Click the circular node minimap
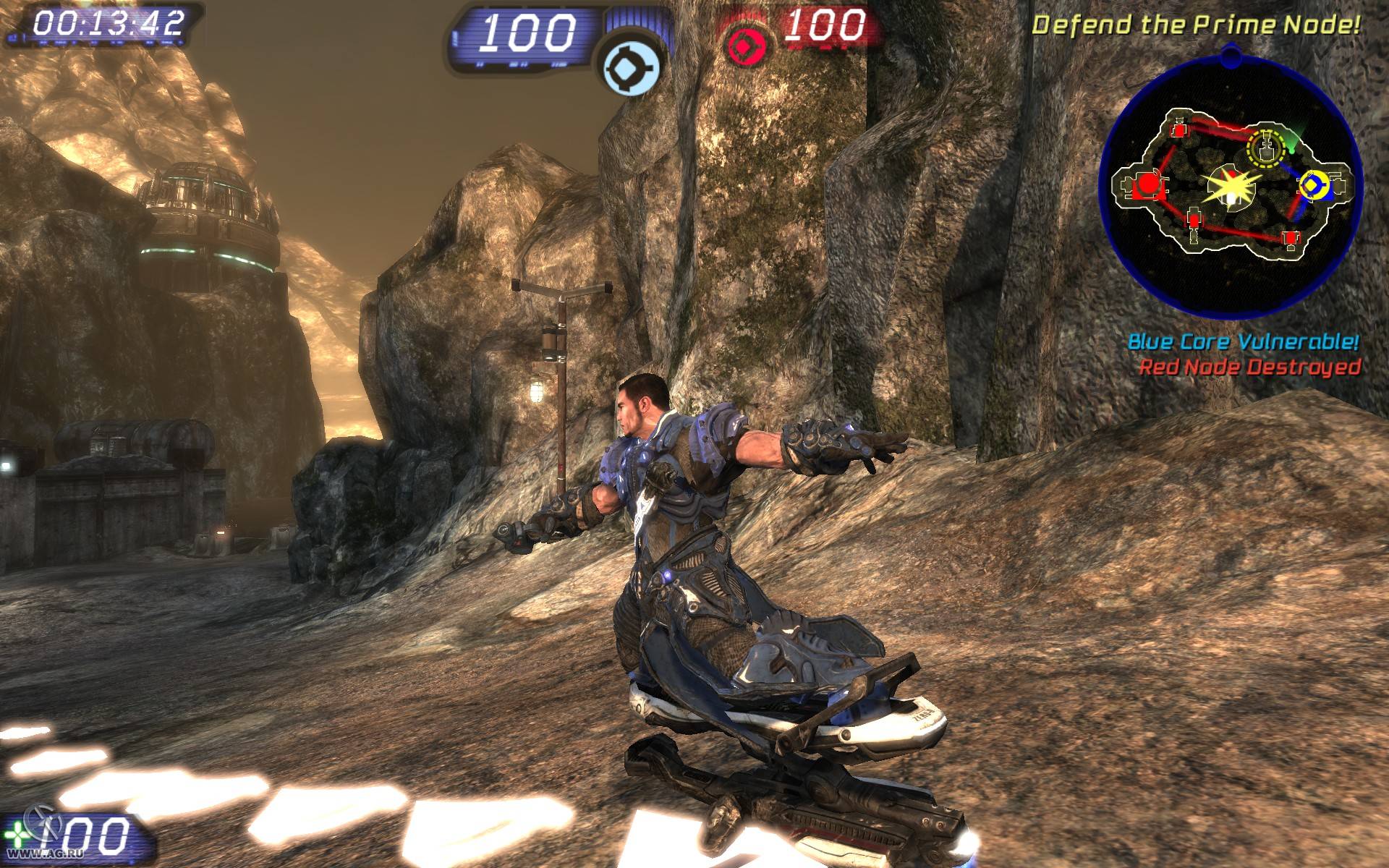 click(1230, 184)
